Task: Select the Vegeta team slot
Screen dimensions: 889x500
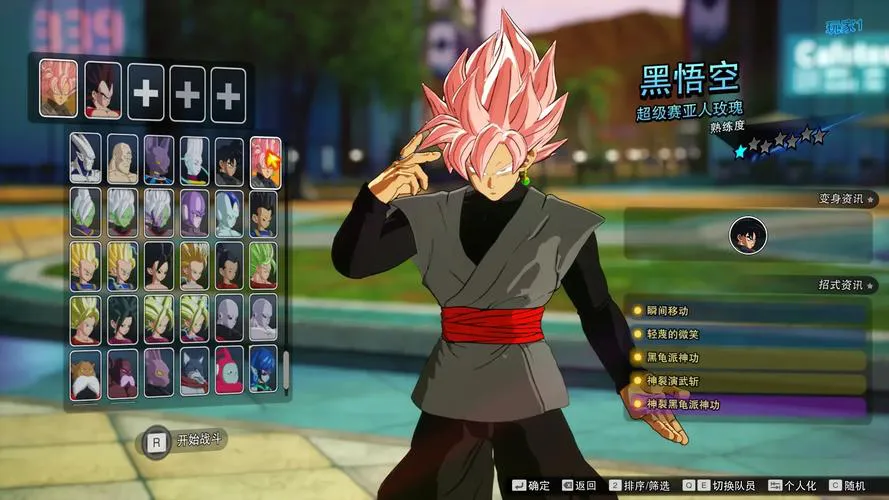Action: coord(102,89)
